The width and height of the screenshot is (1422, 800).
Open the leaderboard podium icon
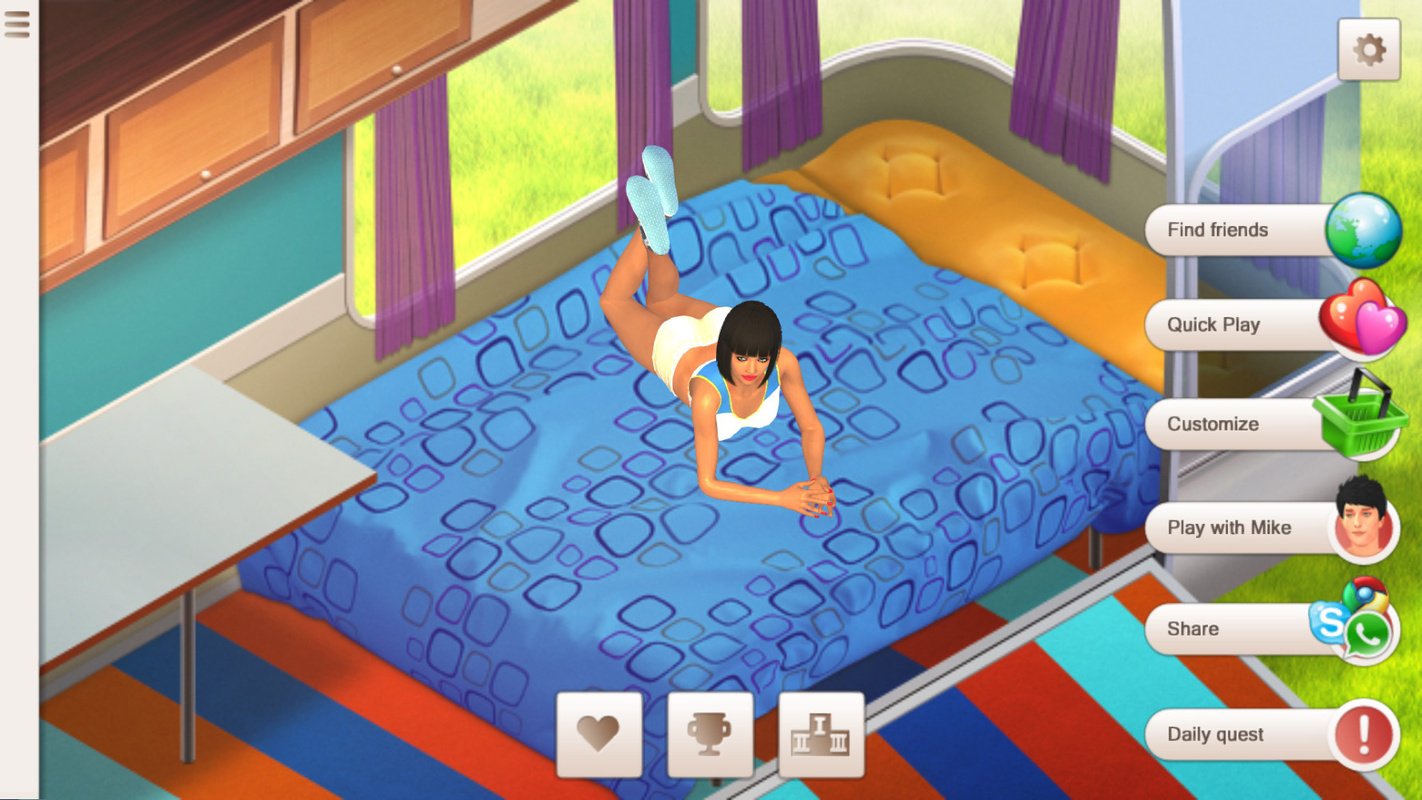820,735
